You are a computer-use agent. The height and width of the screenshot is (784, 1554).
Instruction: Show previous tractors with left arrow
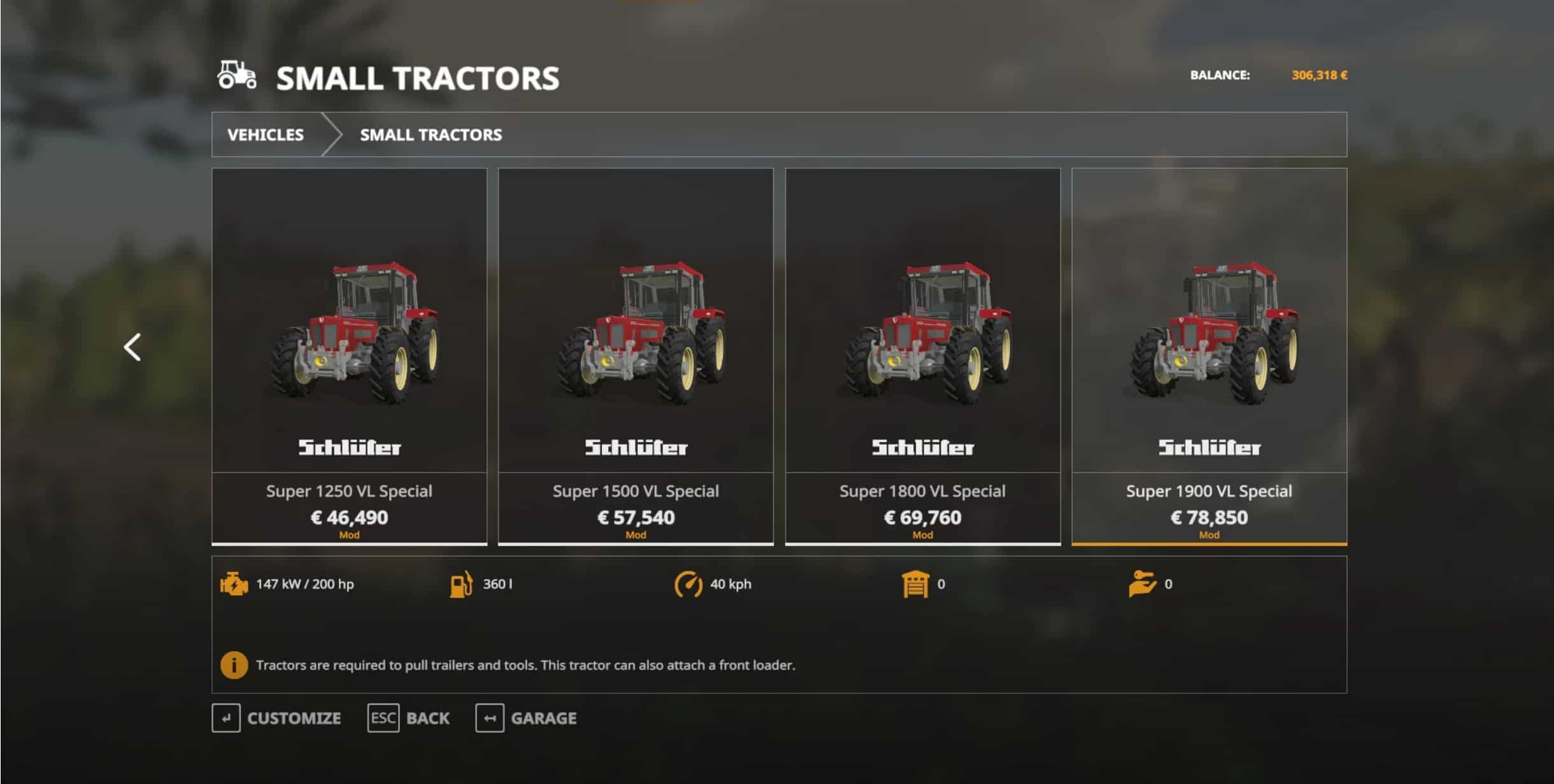click(x=132, y=348)
